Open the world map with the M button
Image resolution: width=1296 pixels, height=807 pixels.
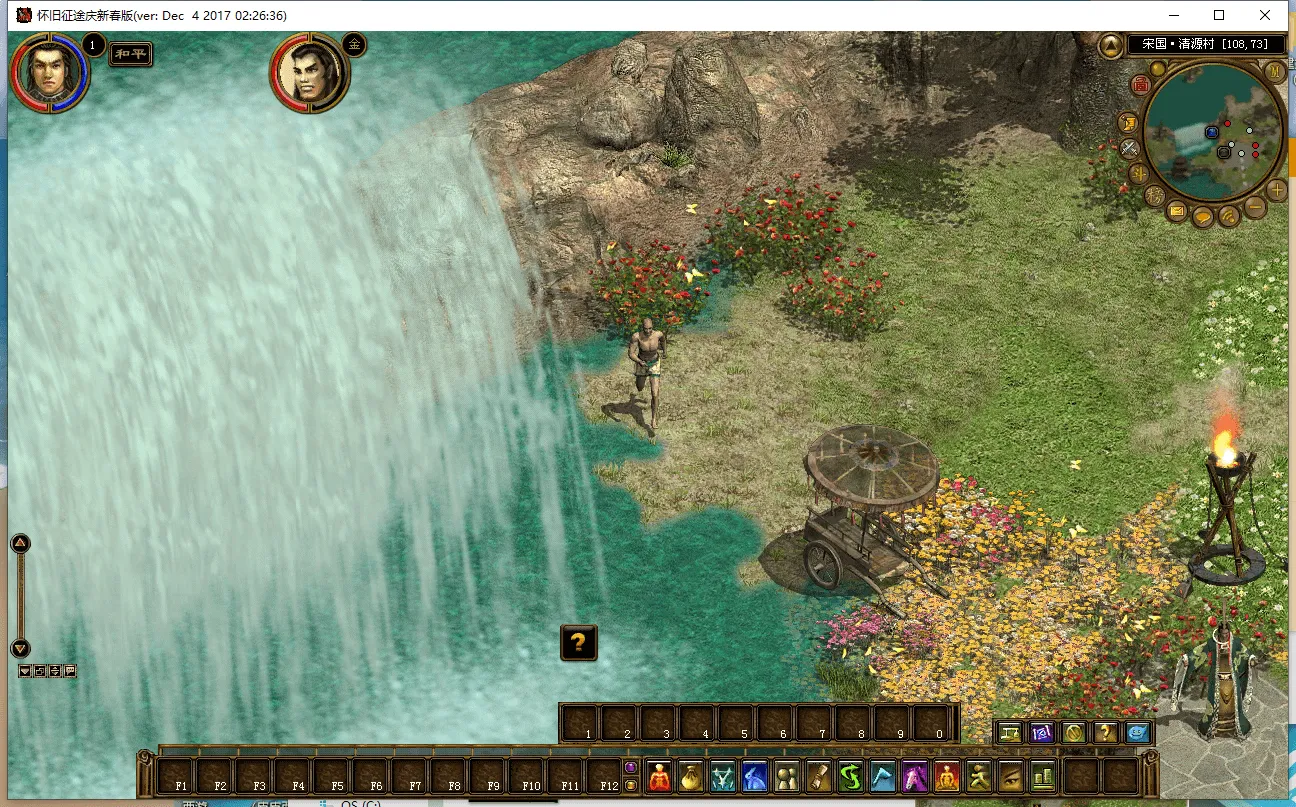(x=1274, y=72)
